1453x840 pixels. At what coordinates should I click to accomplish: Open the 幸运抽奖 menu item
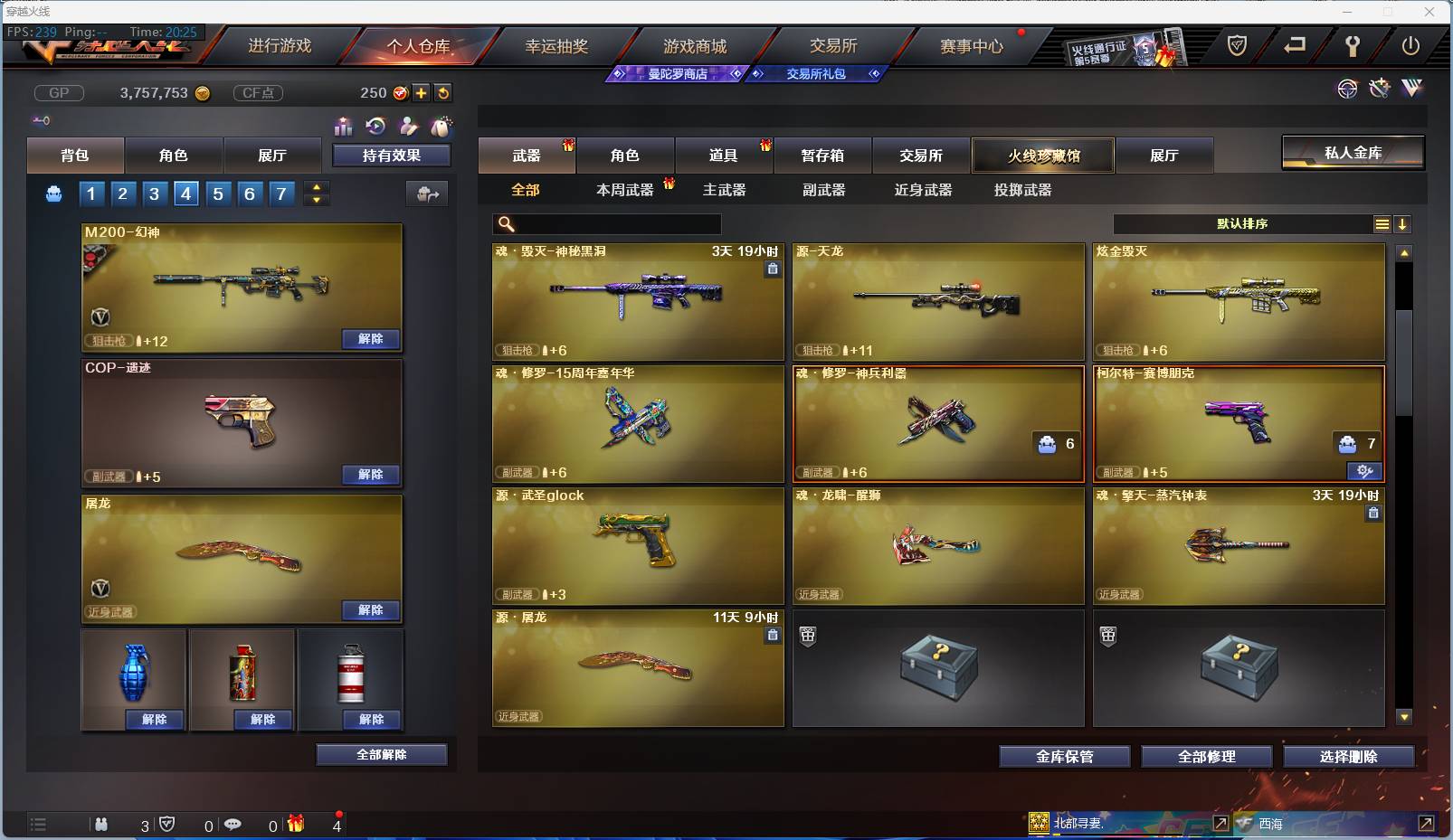click(x=558, y=46)
